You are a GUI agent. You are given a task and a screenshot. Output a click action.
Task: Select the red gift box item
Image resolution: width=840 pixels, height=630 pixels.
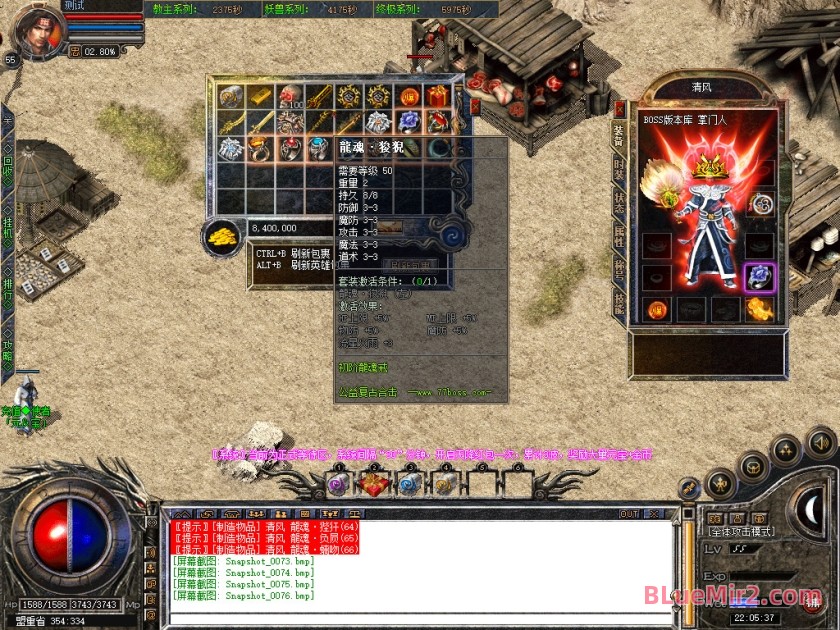[437, 96]
